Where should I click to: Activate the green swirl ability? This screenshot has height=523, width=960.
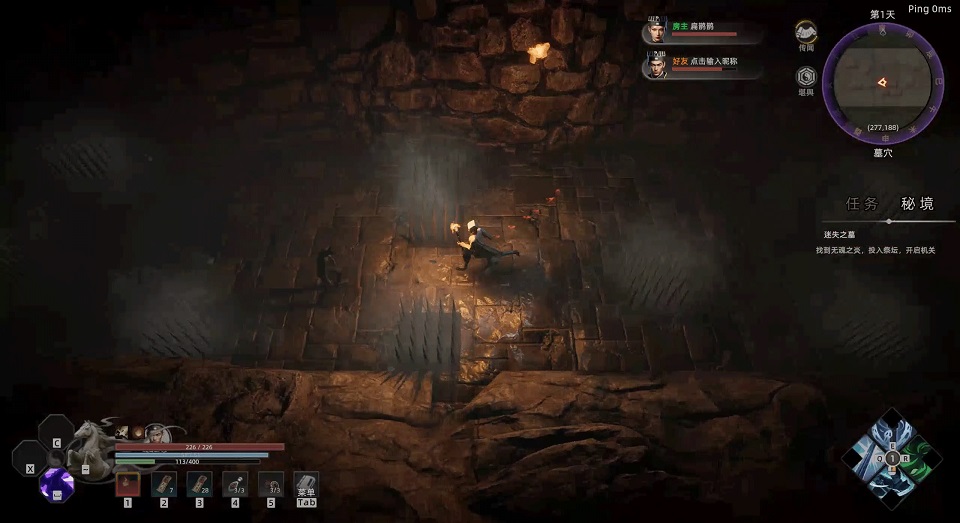(921, 461)
